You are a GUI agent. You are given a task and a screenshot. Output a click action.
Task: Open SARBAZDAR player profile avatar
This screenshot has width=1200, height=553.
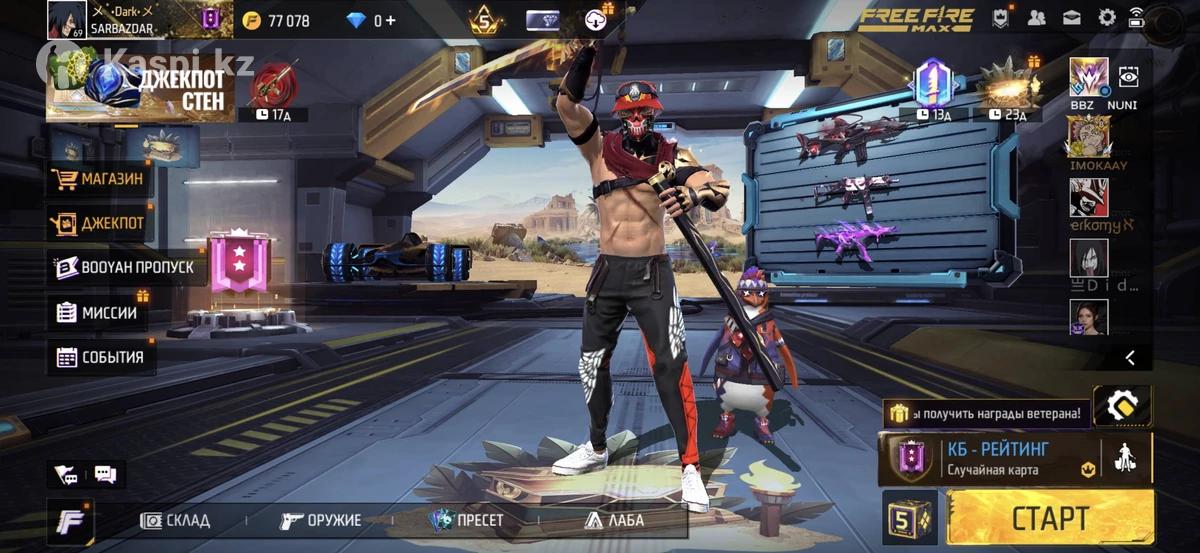pyautogui.click(x=66, y=19)
